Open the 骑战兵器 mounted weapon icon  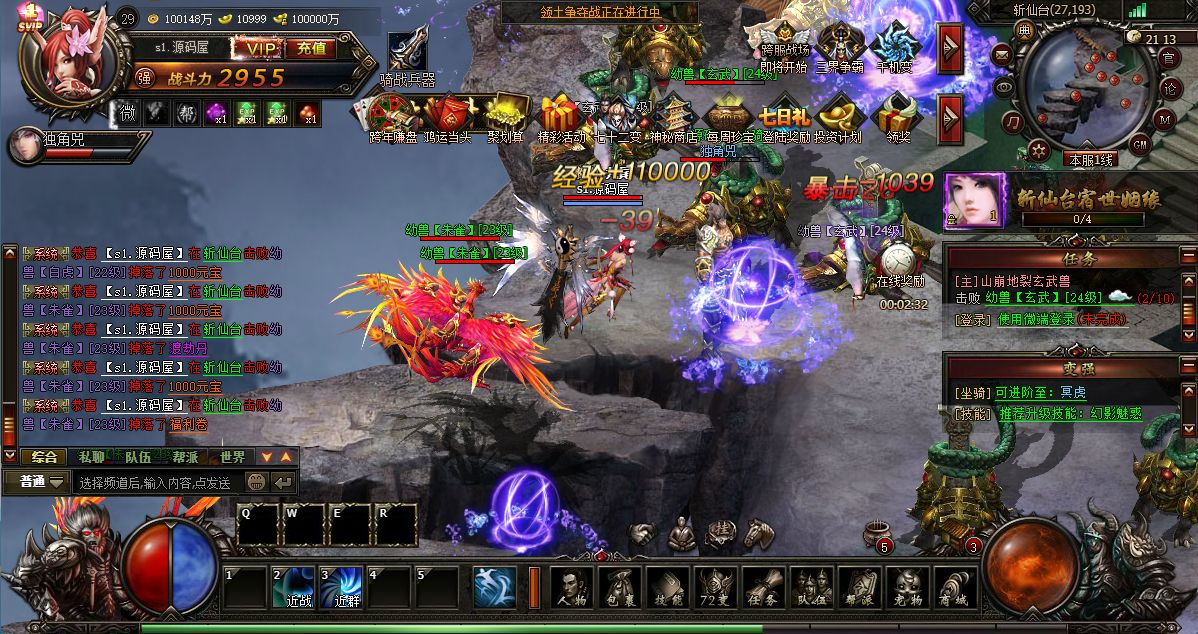[x=408, y=55]
